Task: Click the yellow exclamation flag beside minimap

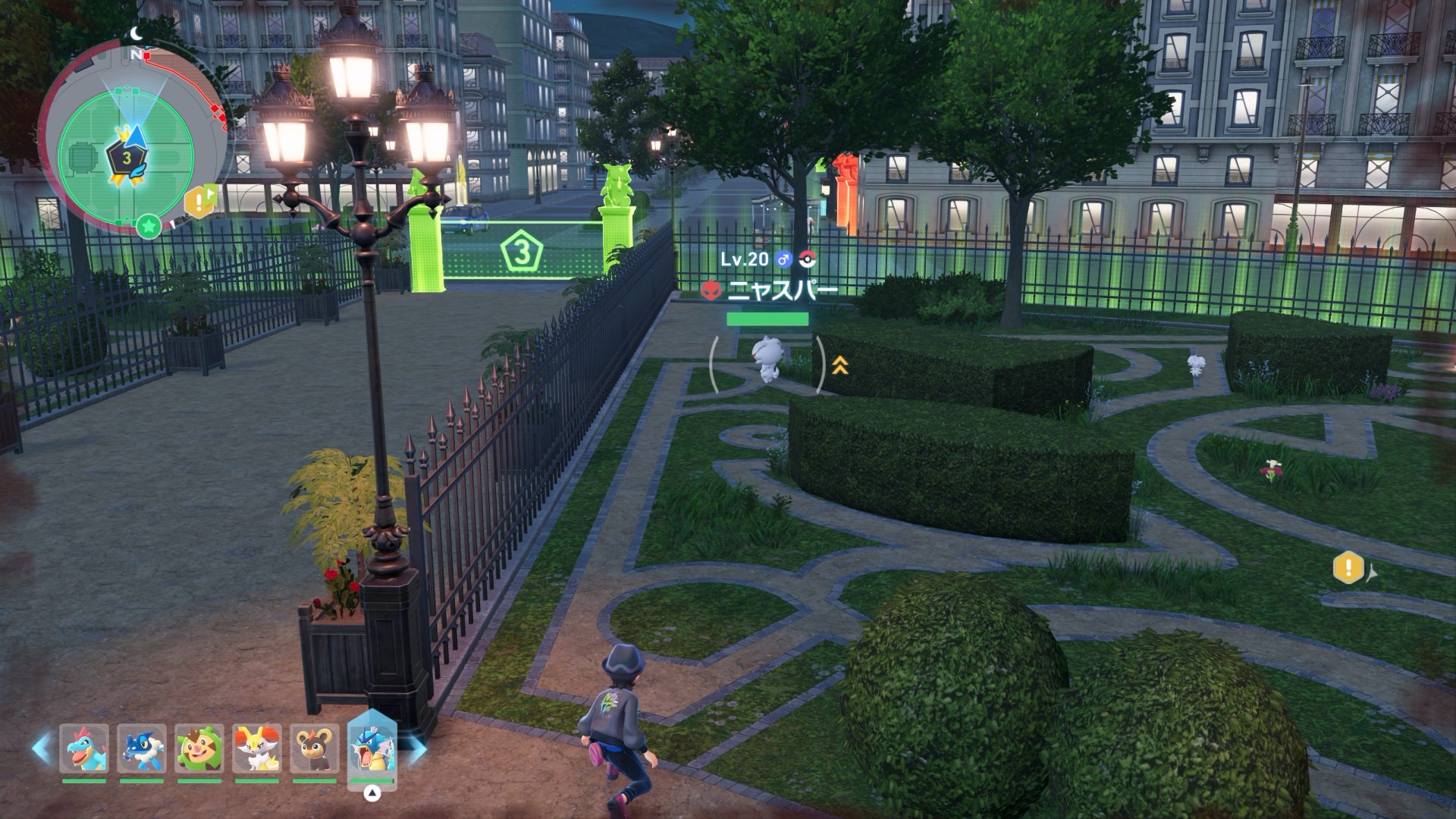Action: 199,202
